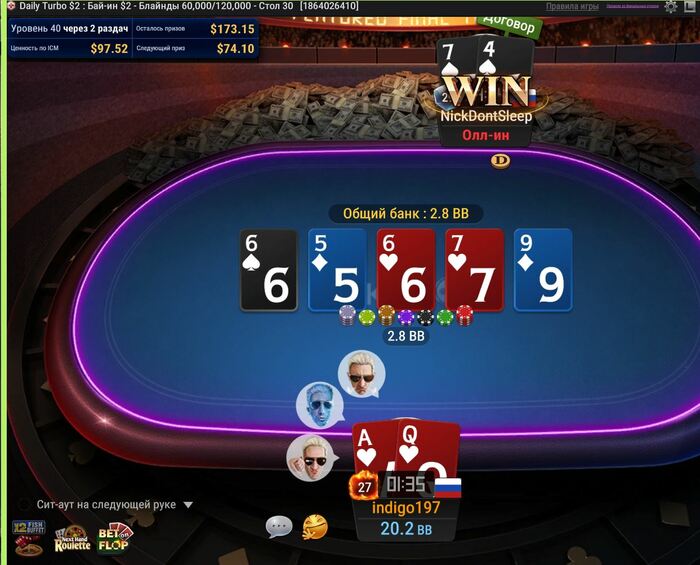Click the square window button after the gear
Image resolution: width=700 pixels, height=565 pixels.
click(688, 6)
